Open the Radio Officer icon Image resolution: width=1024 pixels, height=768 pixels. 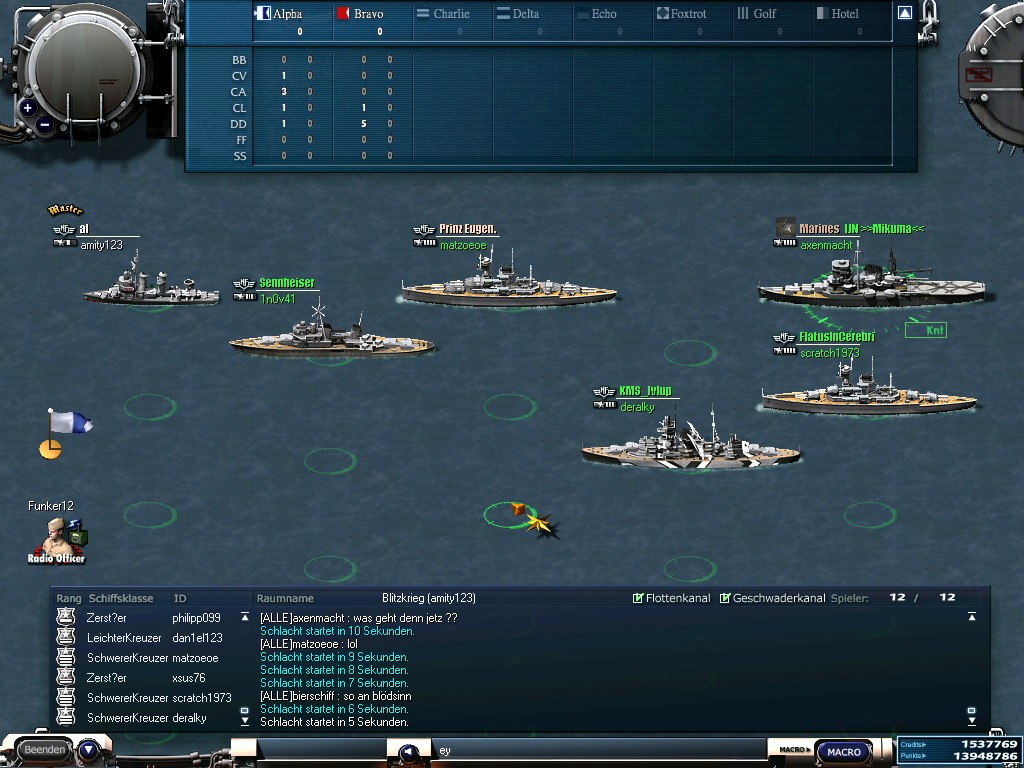[59, 540]
